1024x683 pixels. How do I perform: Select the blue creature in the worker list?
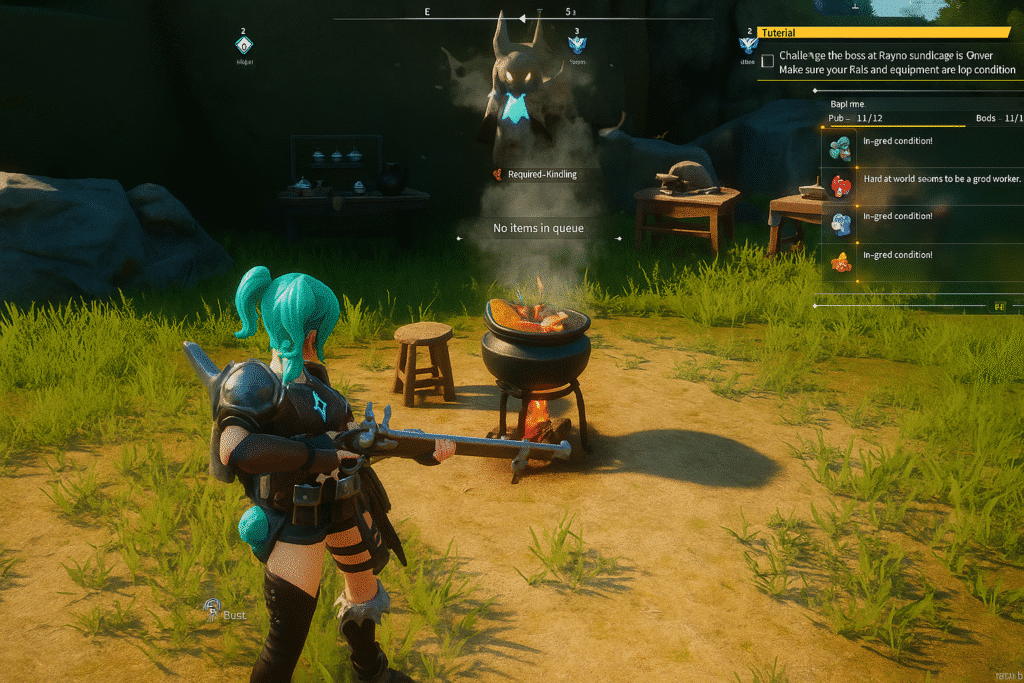click(841, 223)
